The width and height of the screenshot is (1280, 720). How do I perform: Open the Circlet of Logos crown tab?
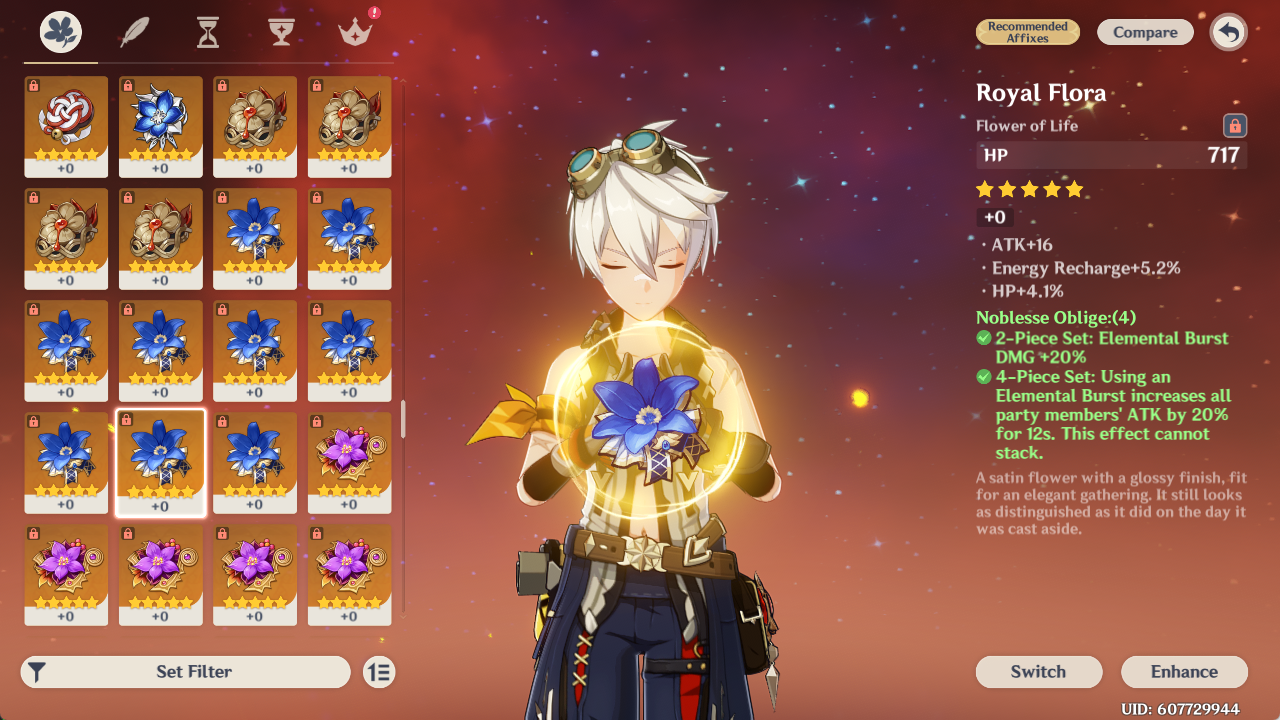[x=354, y=33]
